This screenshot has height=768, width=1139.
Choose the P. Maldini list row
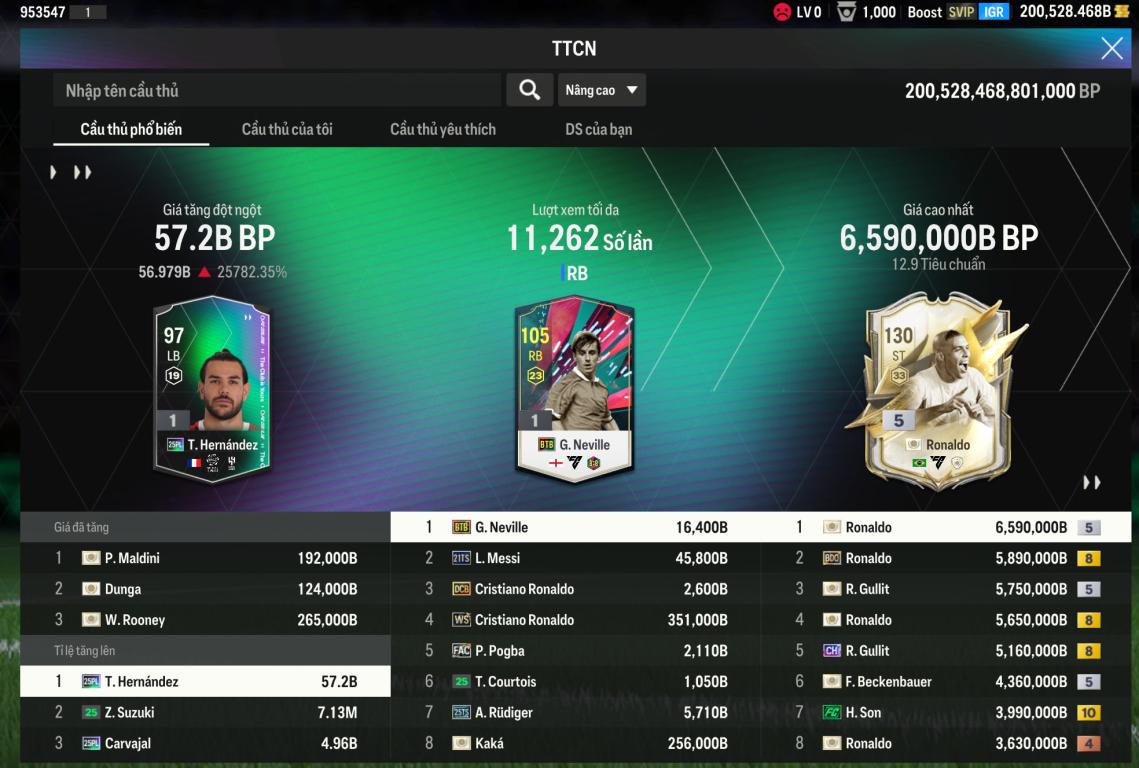click(x=205, y=558)
